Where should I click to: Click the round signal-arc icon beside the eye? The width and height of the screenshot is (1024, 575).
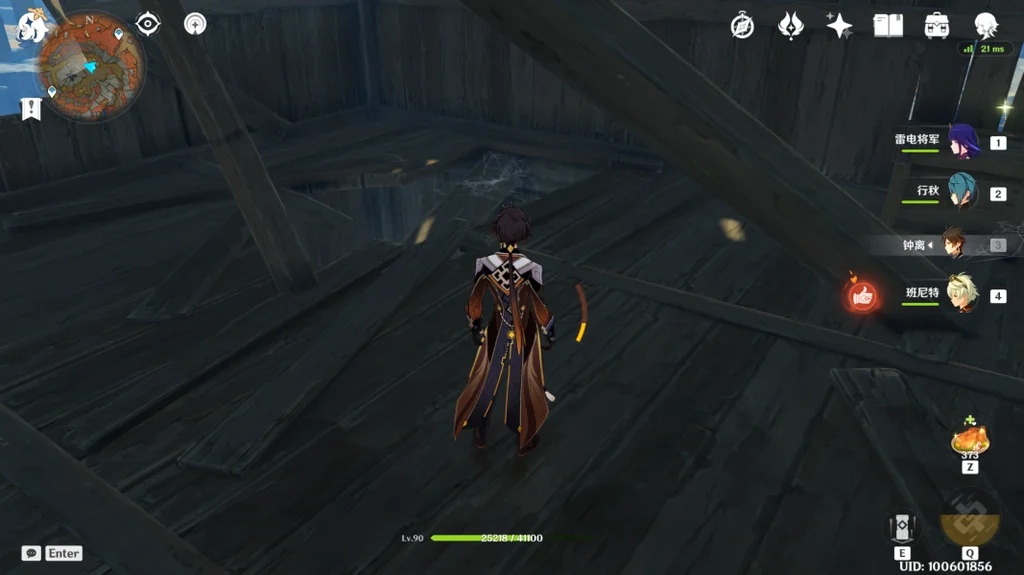tap(195, 24)
